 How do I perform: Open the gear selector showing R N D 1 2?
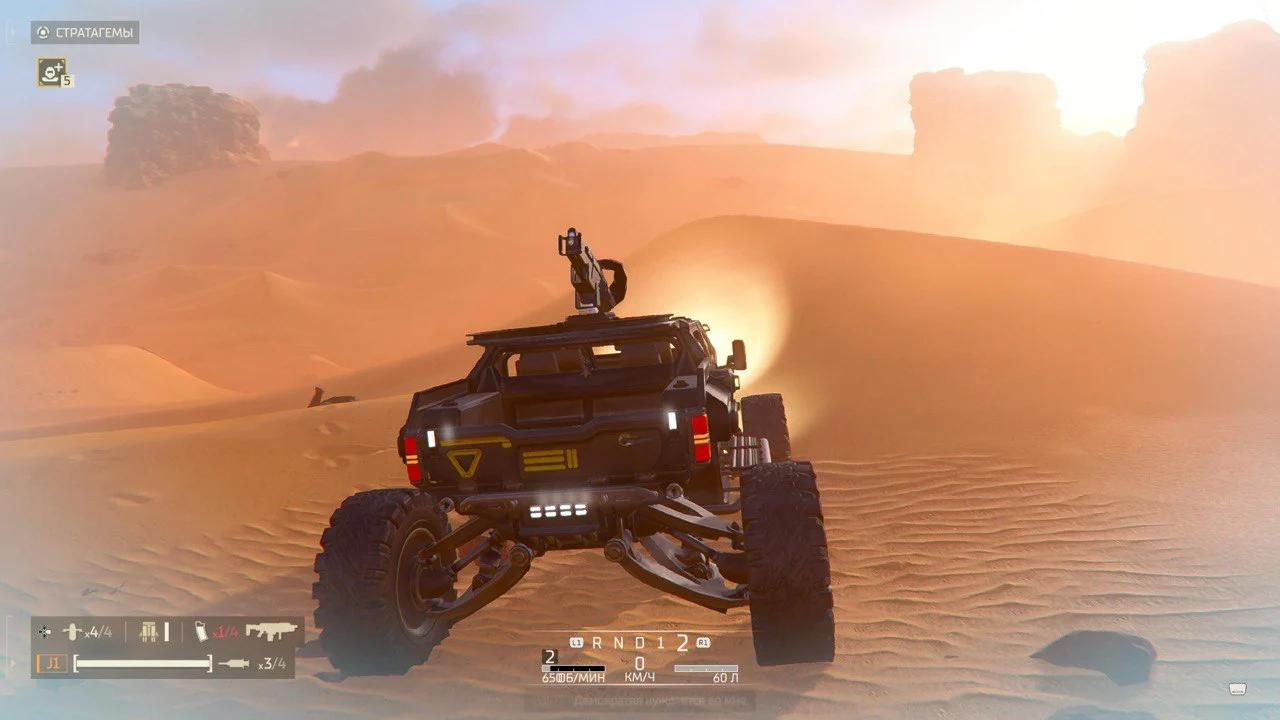tap(640, 642)
